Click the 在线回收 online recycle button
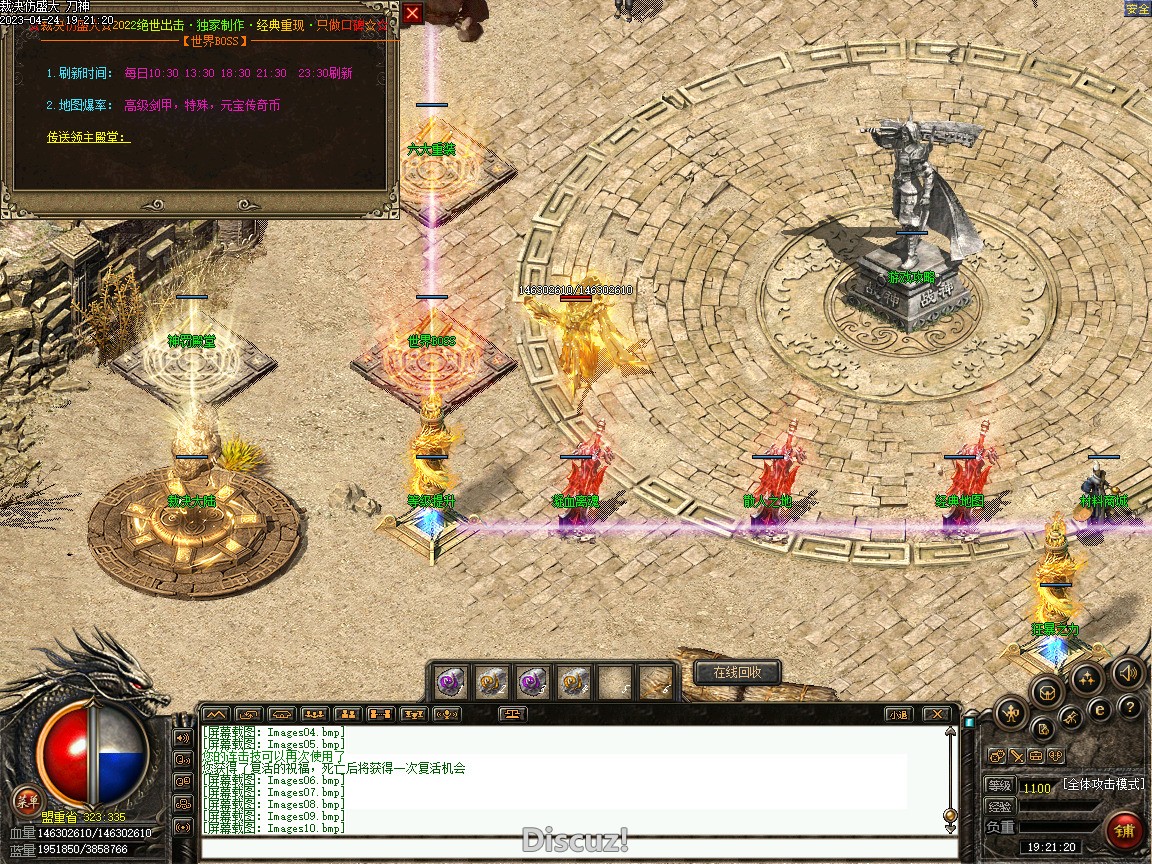Image resolution: width=1152 pixels, height=864 pixels. coord(737,673)
